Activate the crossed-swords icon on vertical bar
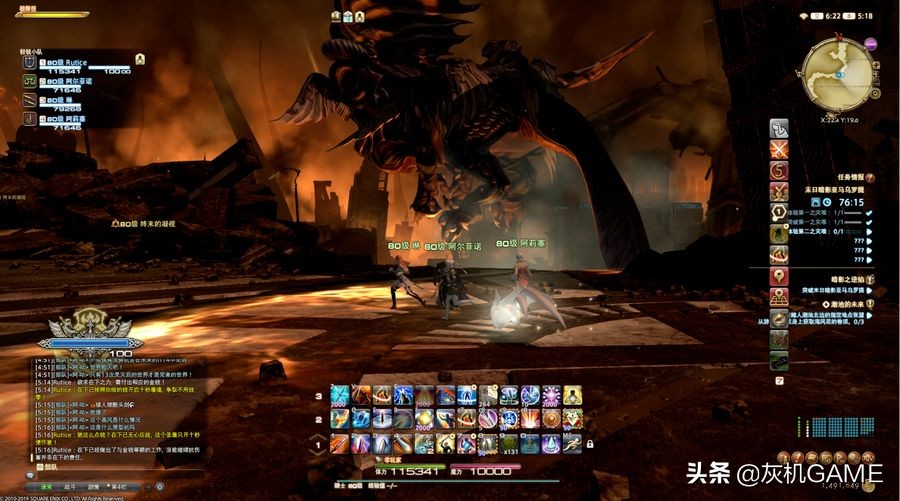 pyautogui.click(x=779, y=149)
